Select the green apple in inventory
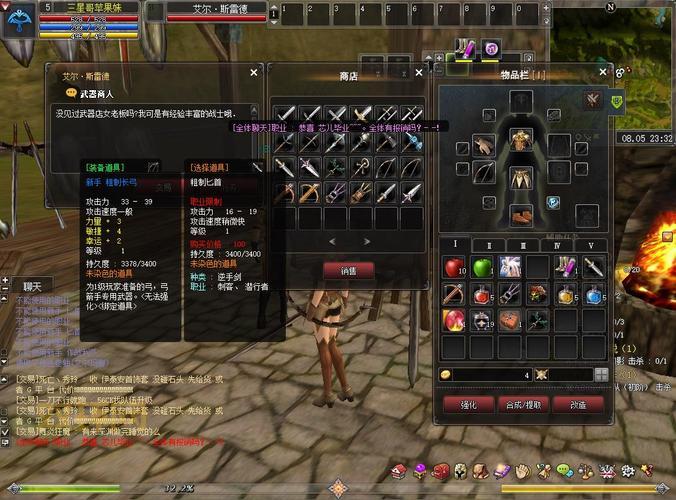Image resolution: width=676 pixels, height=500 pixels. pos(483,267)
